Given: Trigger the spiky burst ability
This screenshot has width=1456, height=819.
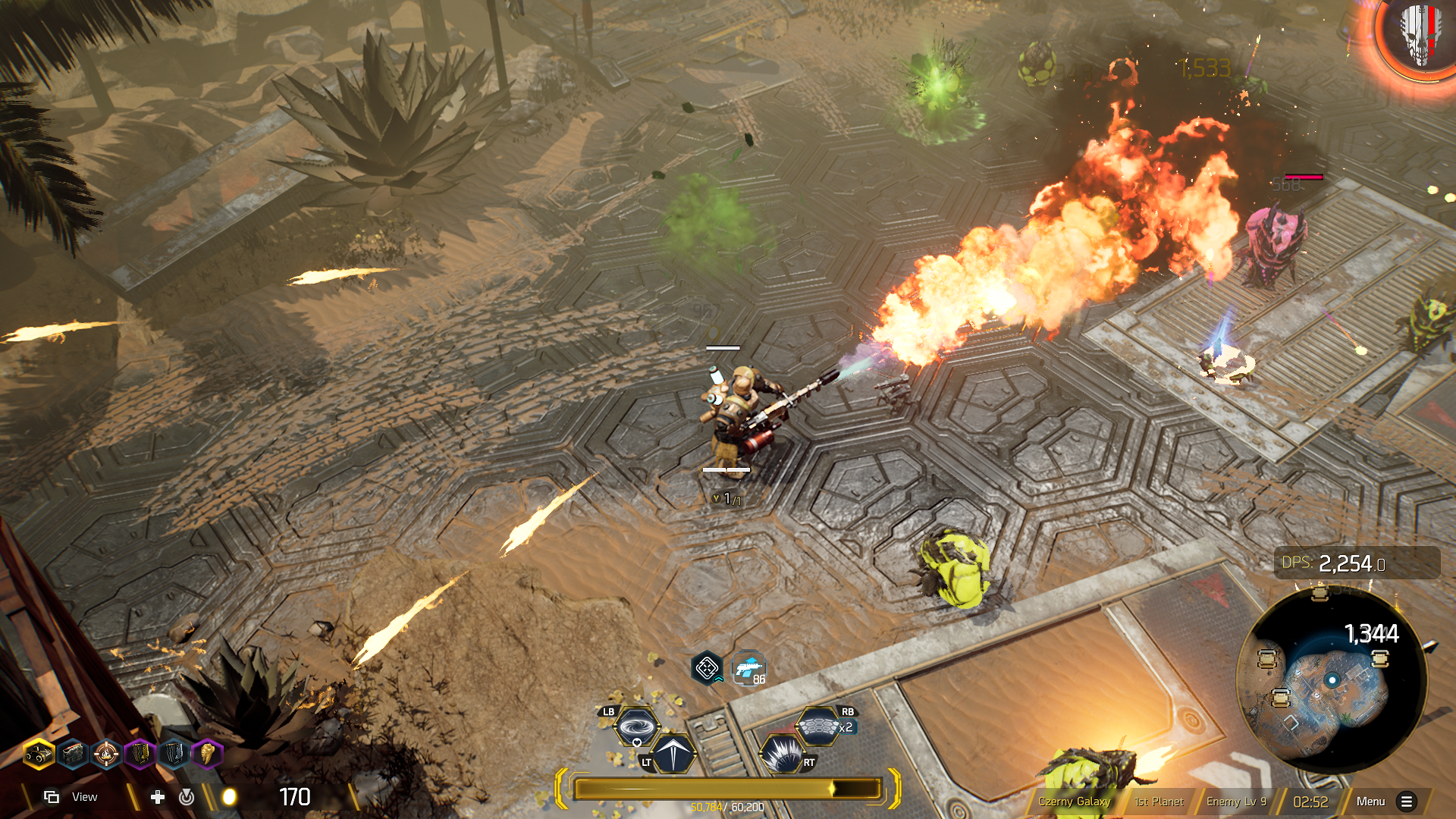Looking at the screenshot, I should coord(781,753).
